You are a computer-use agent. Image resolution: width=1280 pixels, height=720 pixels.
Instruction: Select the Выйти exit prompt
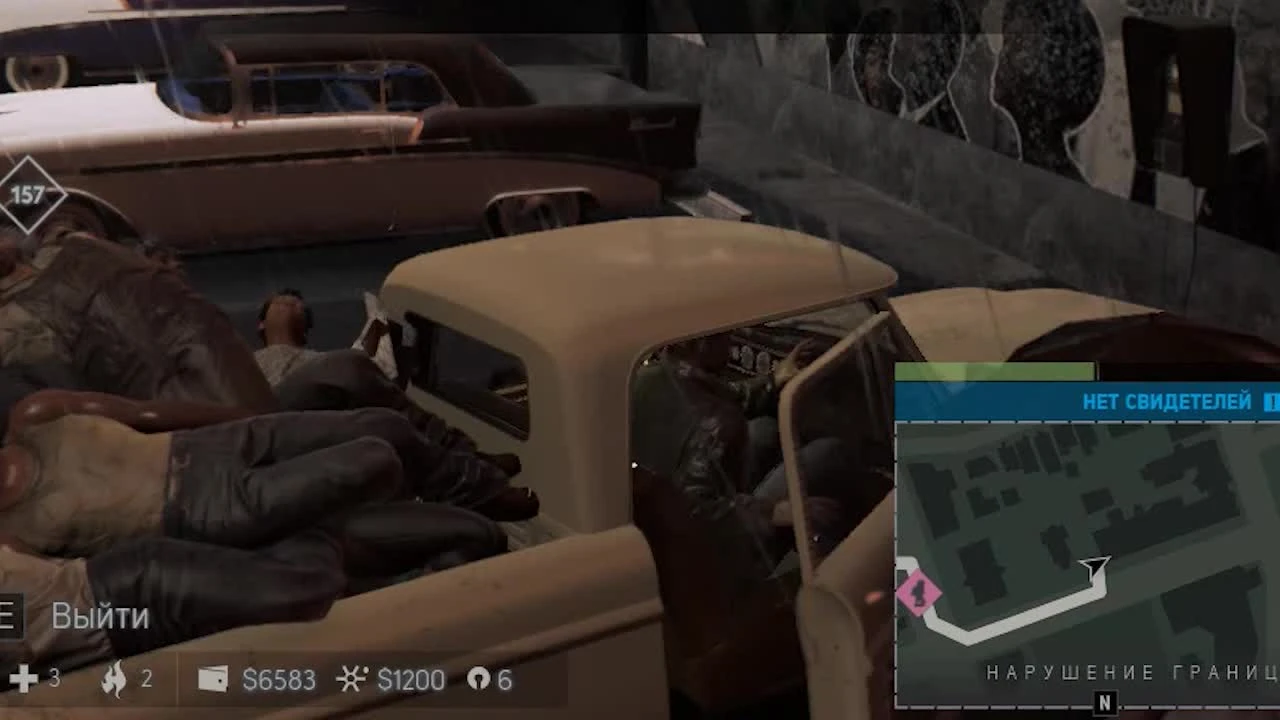point(99,617)
